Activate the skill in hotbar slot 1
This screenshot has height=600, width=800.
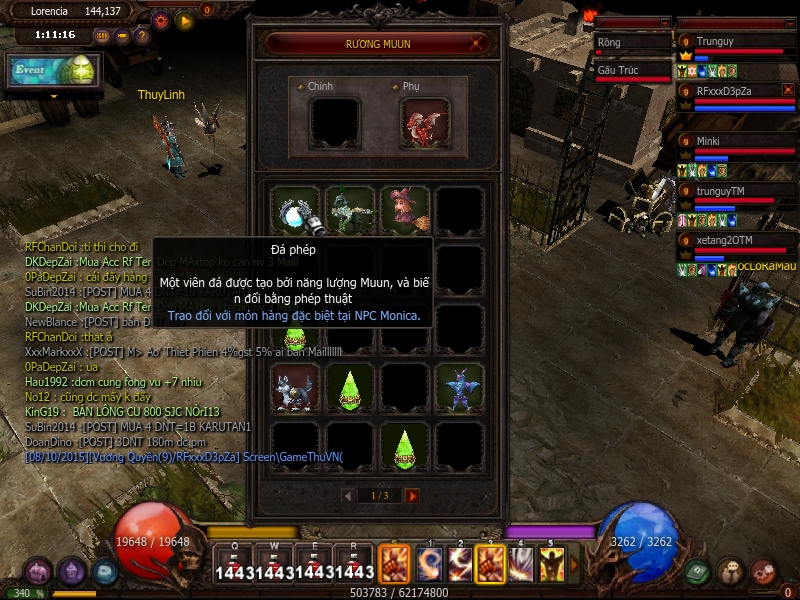tap(429, 564)
